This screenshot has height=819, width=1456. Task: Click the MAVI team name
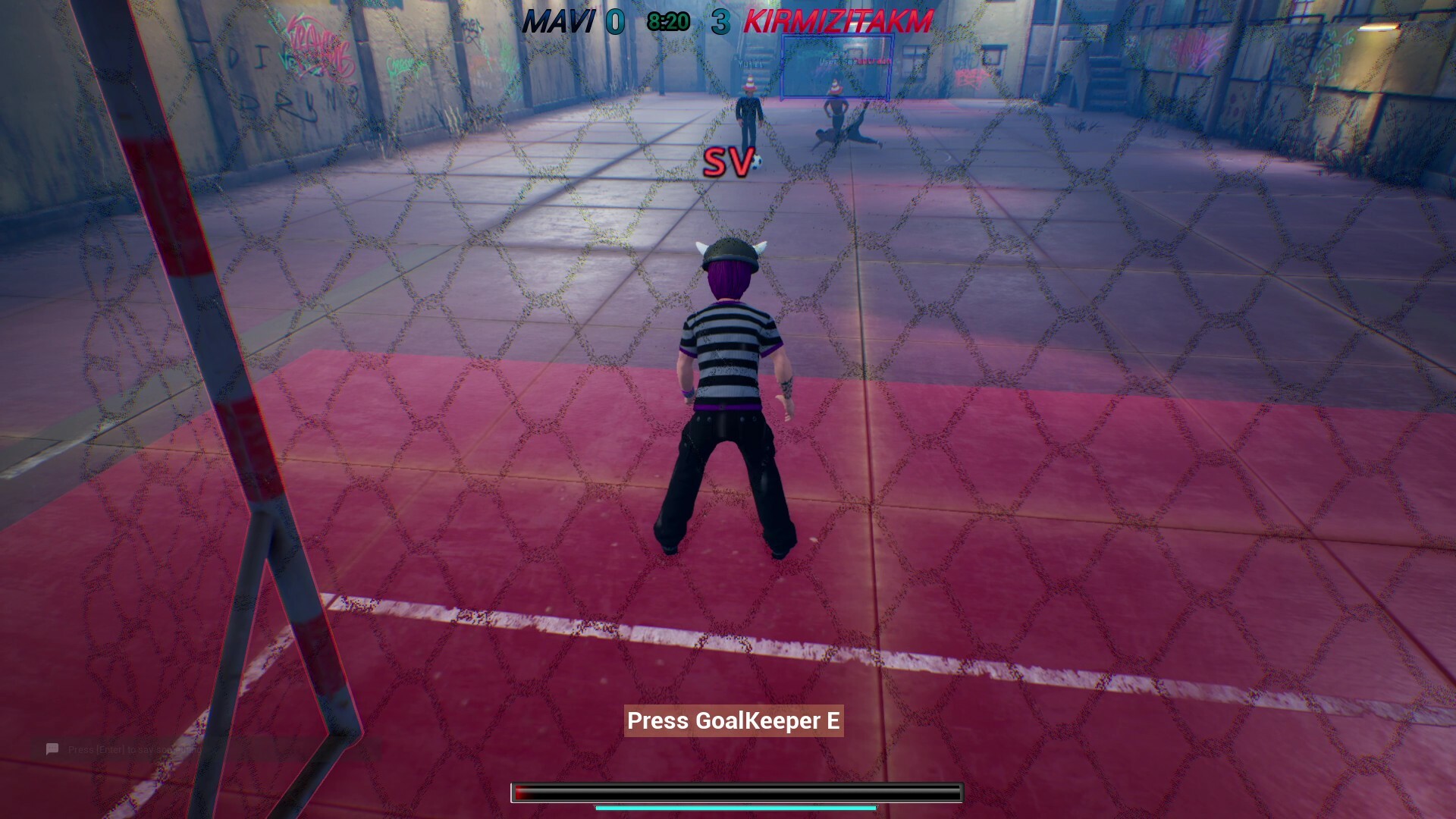pyautogui.click(x=561, y=22)
